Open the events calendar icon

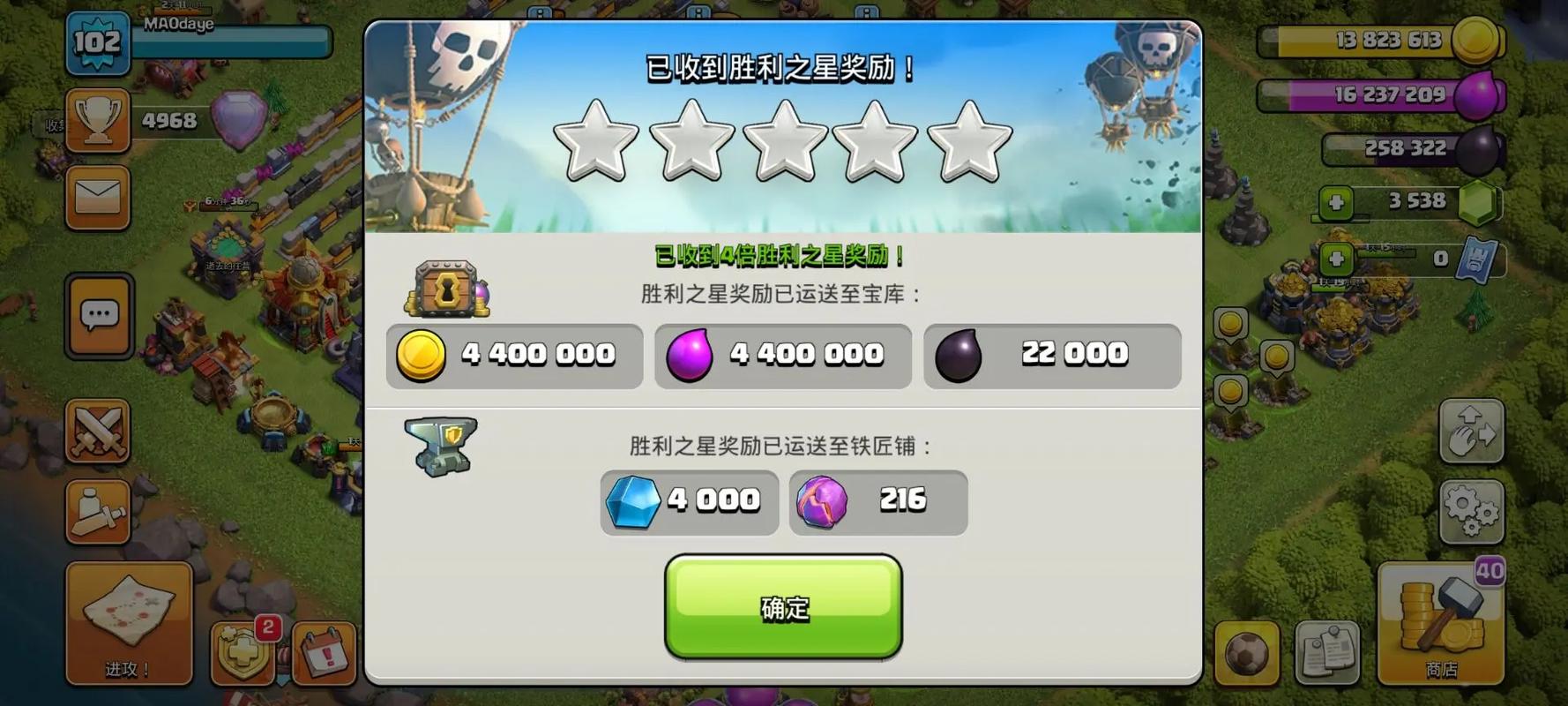(x=322, y=655)
